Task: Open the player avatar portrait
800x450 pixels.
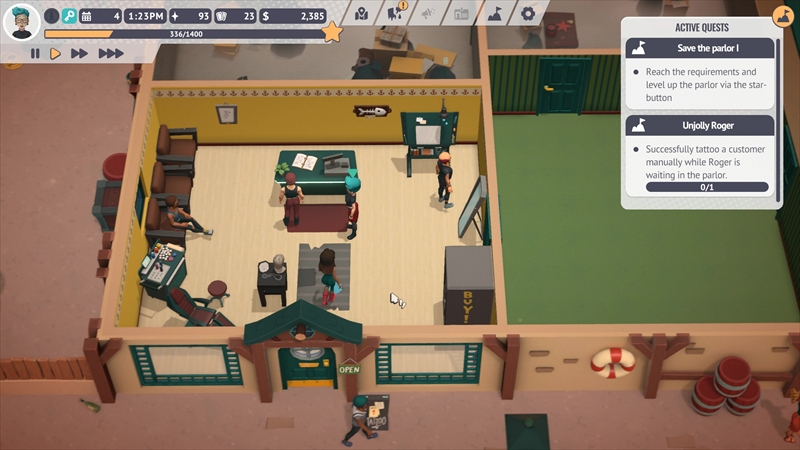Action: 21,21
